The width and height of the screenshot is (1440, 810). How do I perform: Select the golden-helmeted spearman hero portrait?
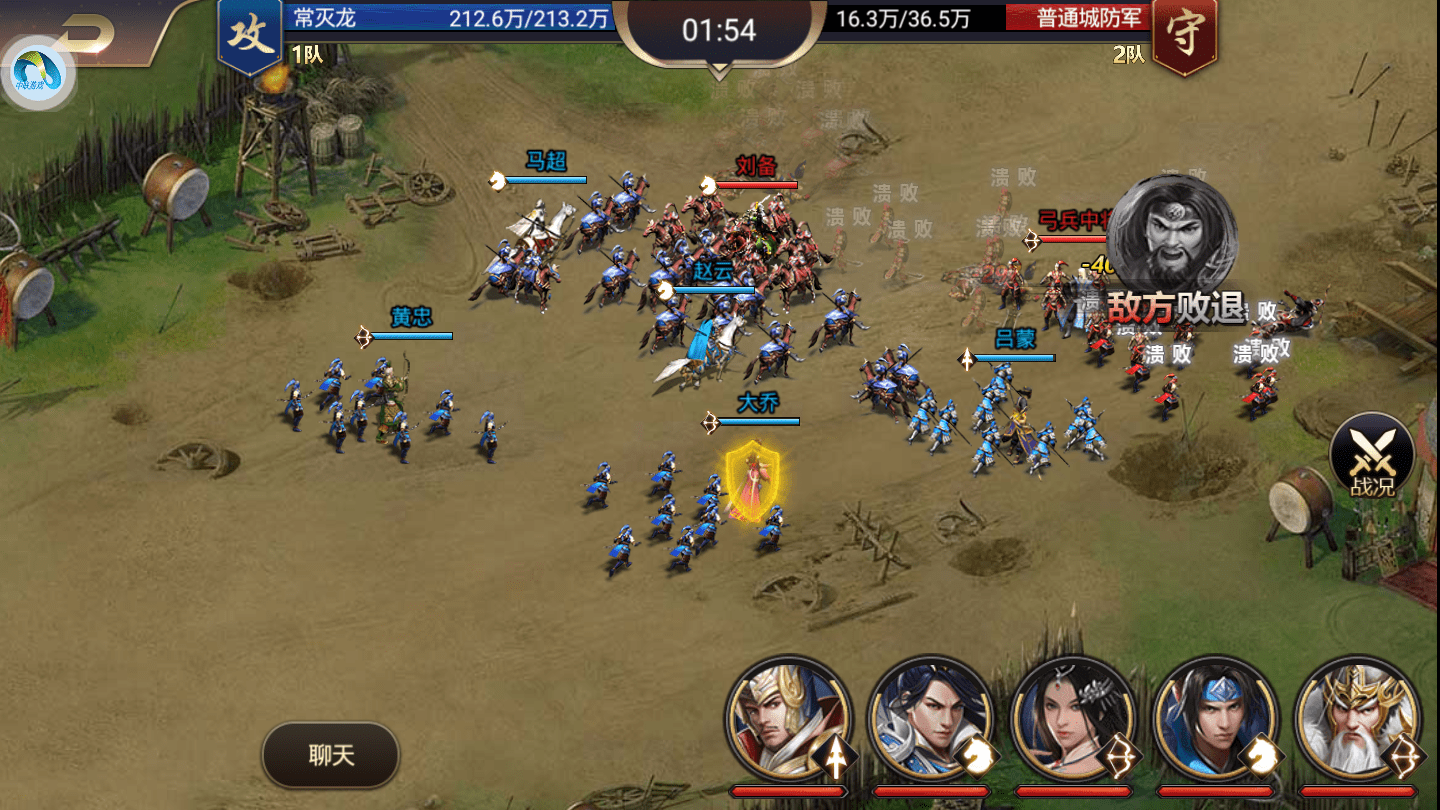pos(787,718)
